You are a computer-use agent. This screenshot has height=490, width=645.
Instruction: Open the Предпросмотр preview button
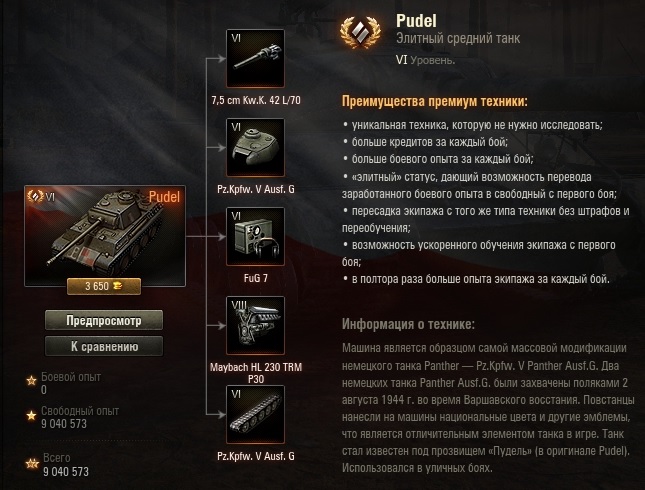point(104,321)
